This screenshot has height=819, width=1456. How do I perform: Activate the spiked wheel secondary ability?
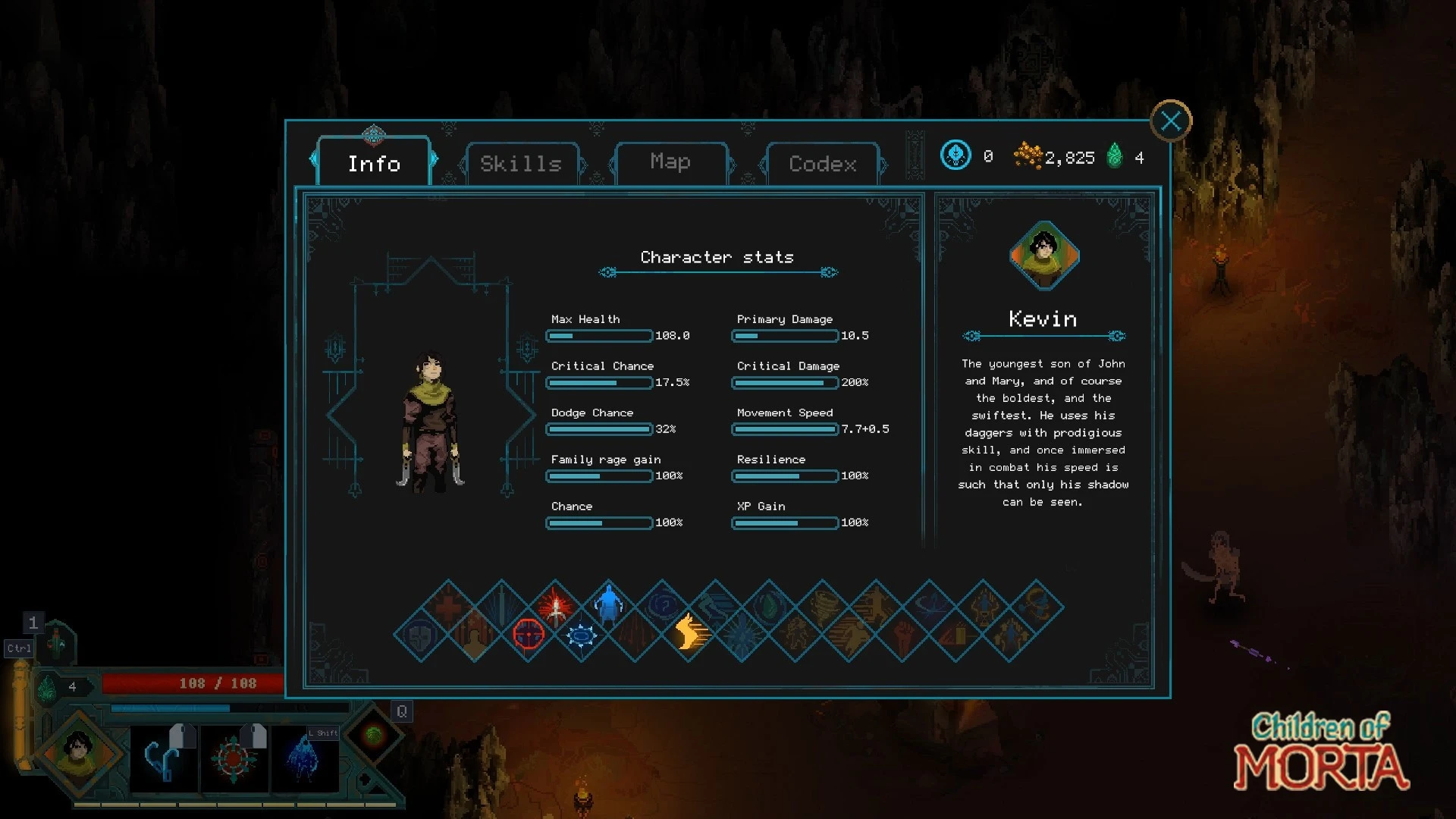234,758
